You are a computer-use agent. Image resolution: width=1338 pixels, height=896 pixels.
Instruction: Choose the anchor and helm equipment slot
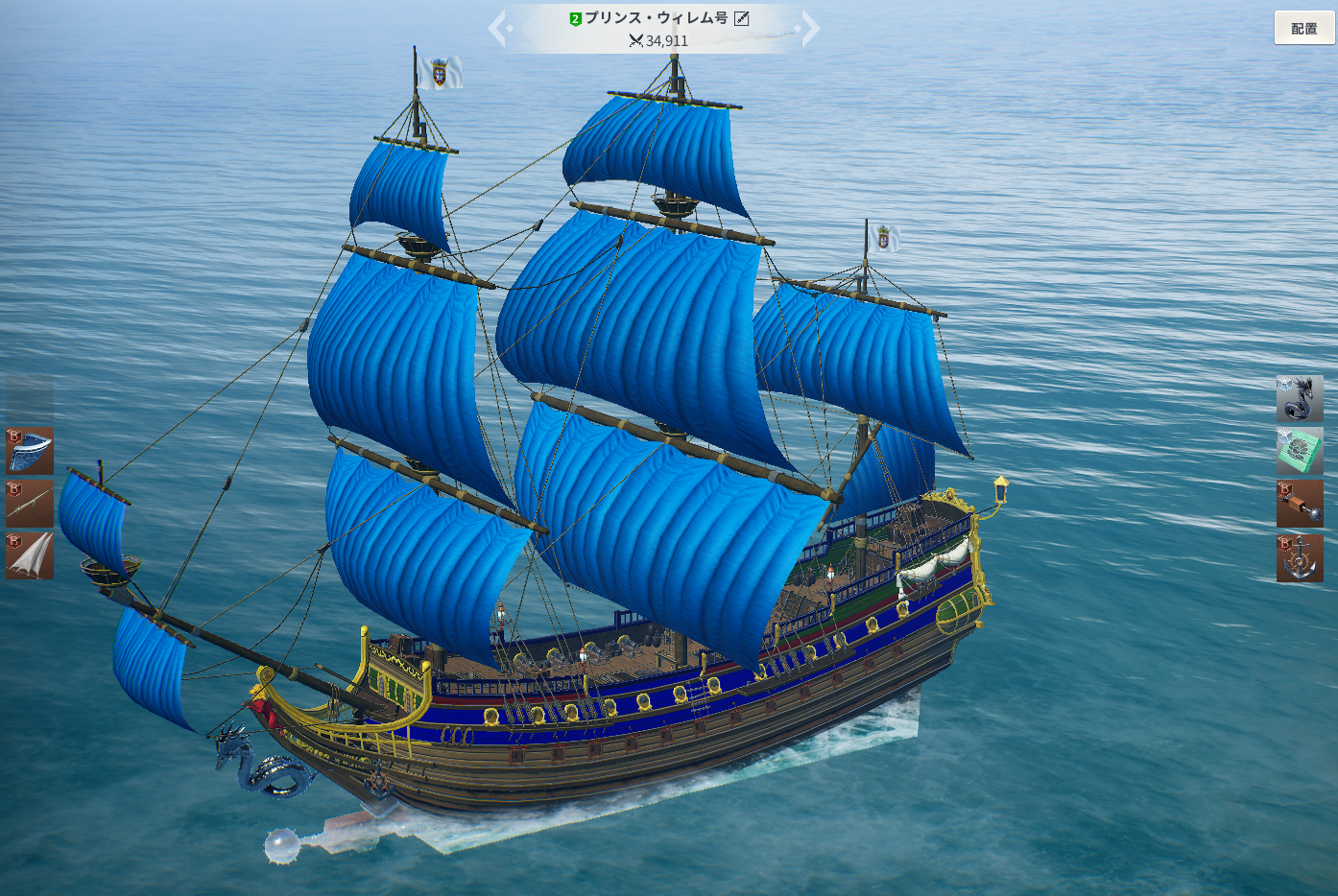point(1300,557)
